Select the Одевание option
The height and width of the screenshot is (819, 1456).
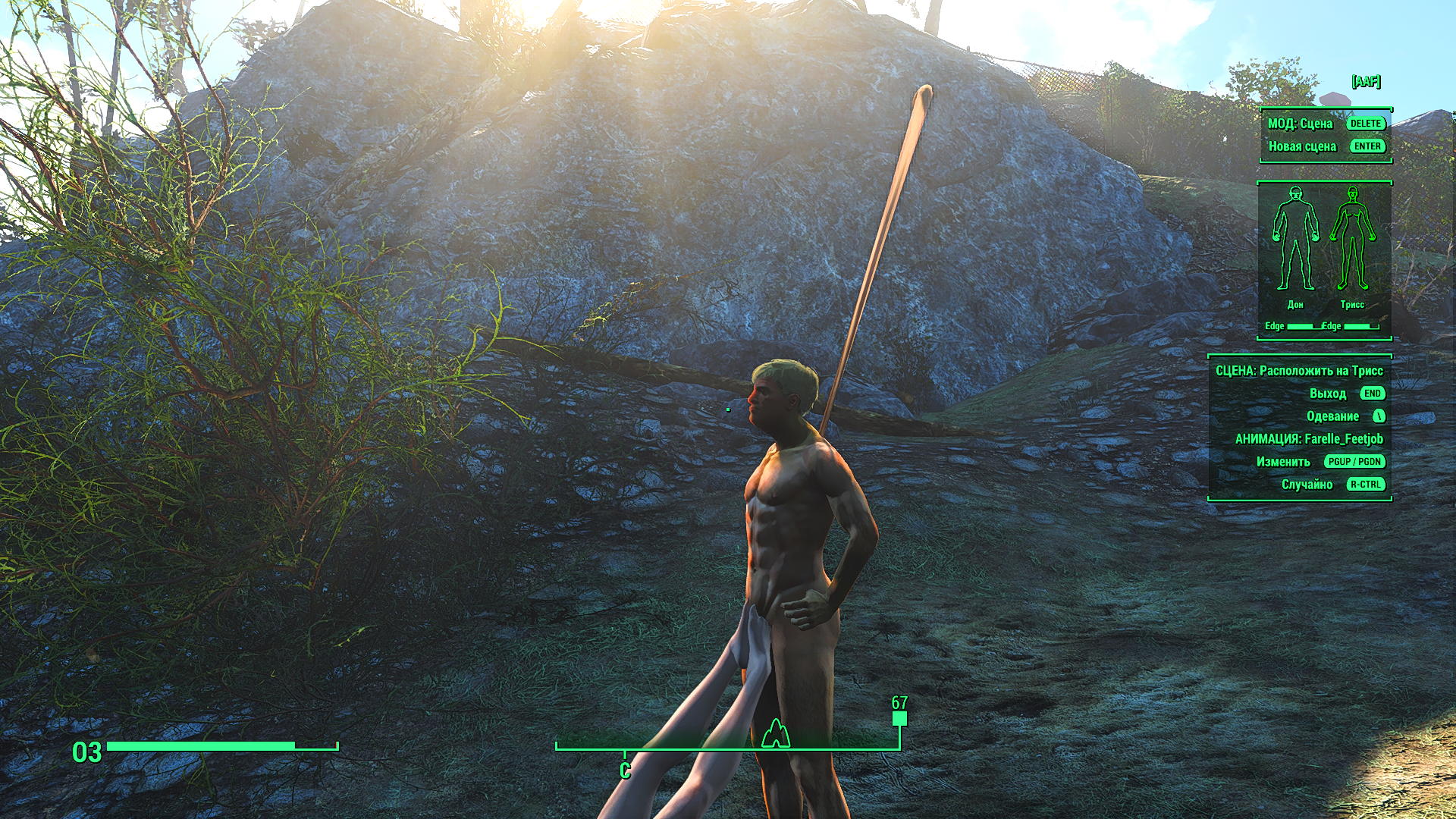point(1332,416)
